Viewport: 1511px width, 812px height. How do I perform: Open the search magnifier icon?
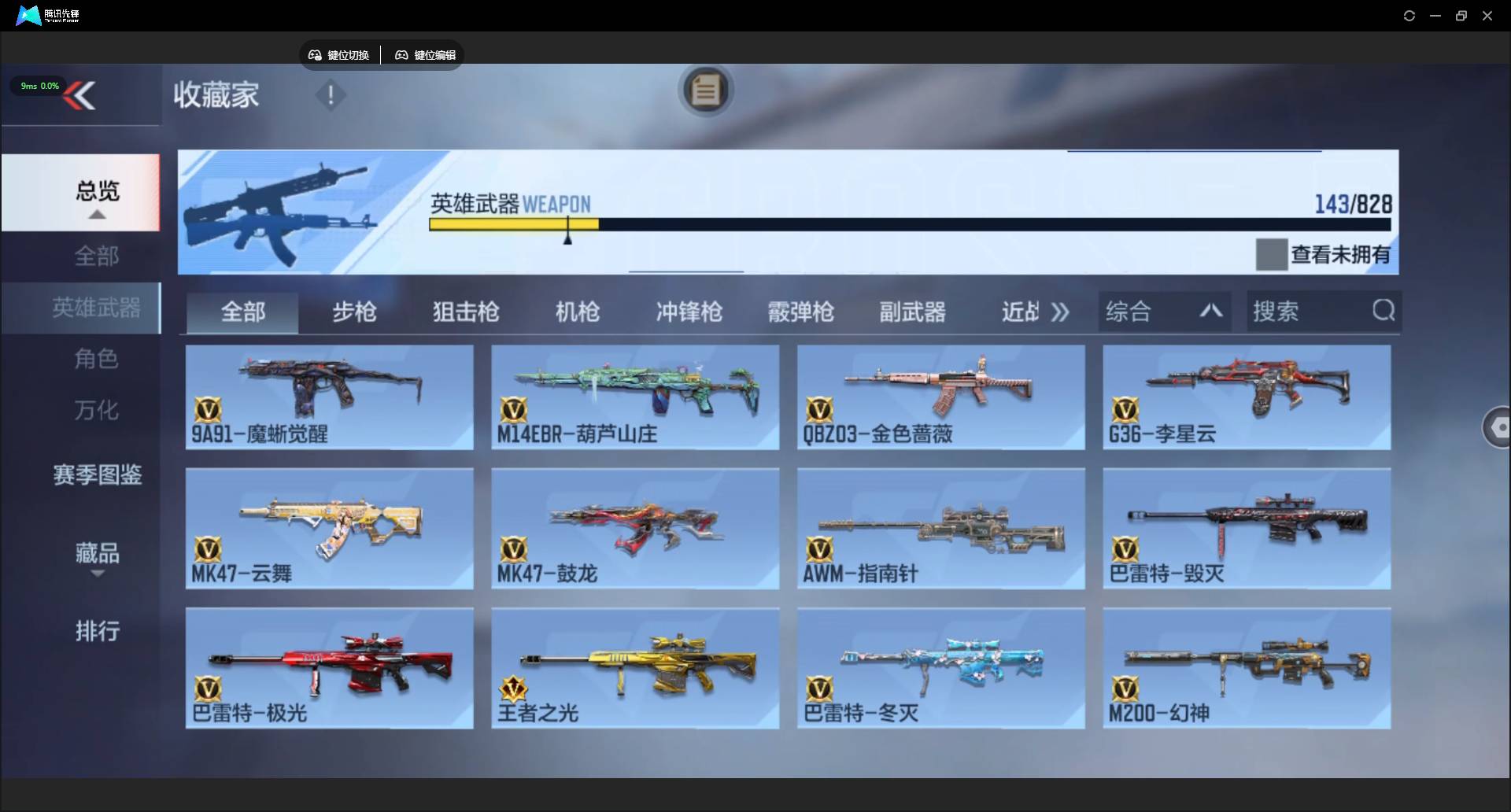(1384, 311)
